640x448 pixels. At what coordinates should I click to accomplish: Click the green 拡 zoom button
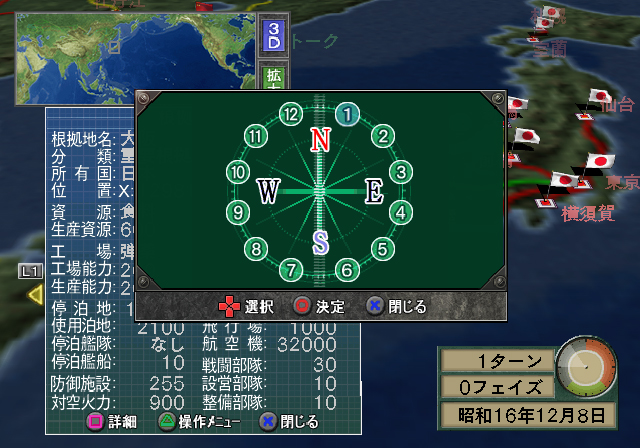click(x=273, y=79)
